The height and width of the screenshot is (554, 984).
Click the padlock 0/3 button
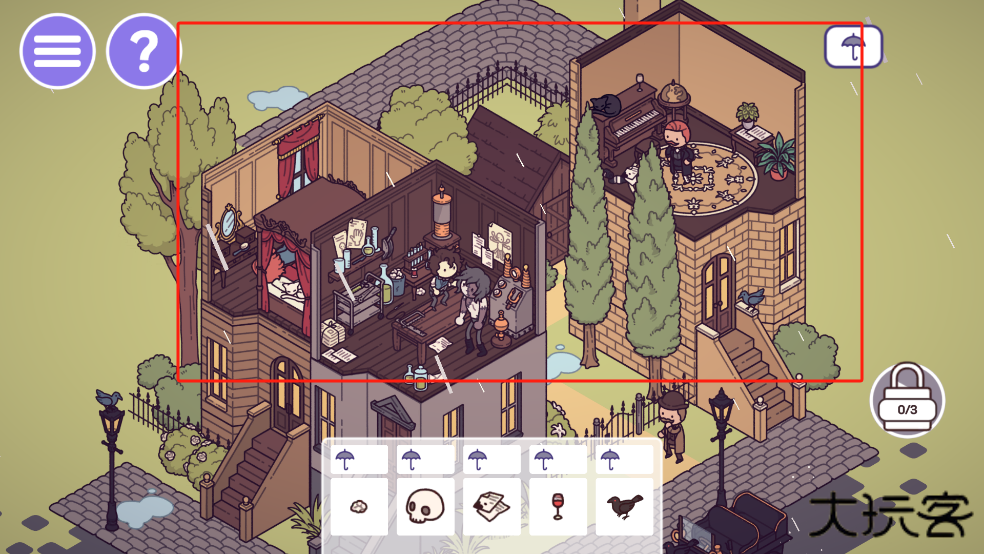coord(907,399)
